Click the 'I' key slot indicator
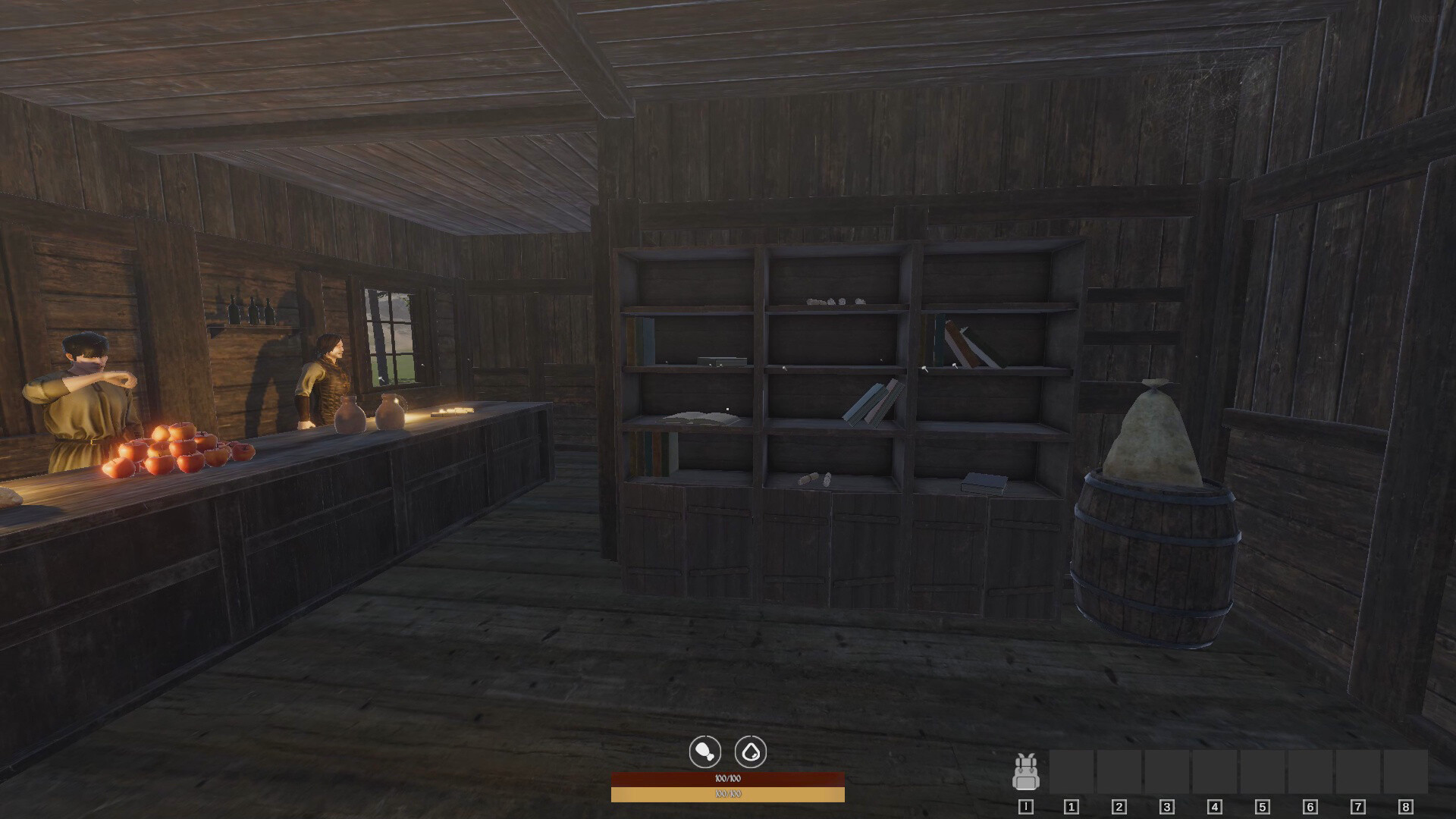 (x=1025, y=808)
